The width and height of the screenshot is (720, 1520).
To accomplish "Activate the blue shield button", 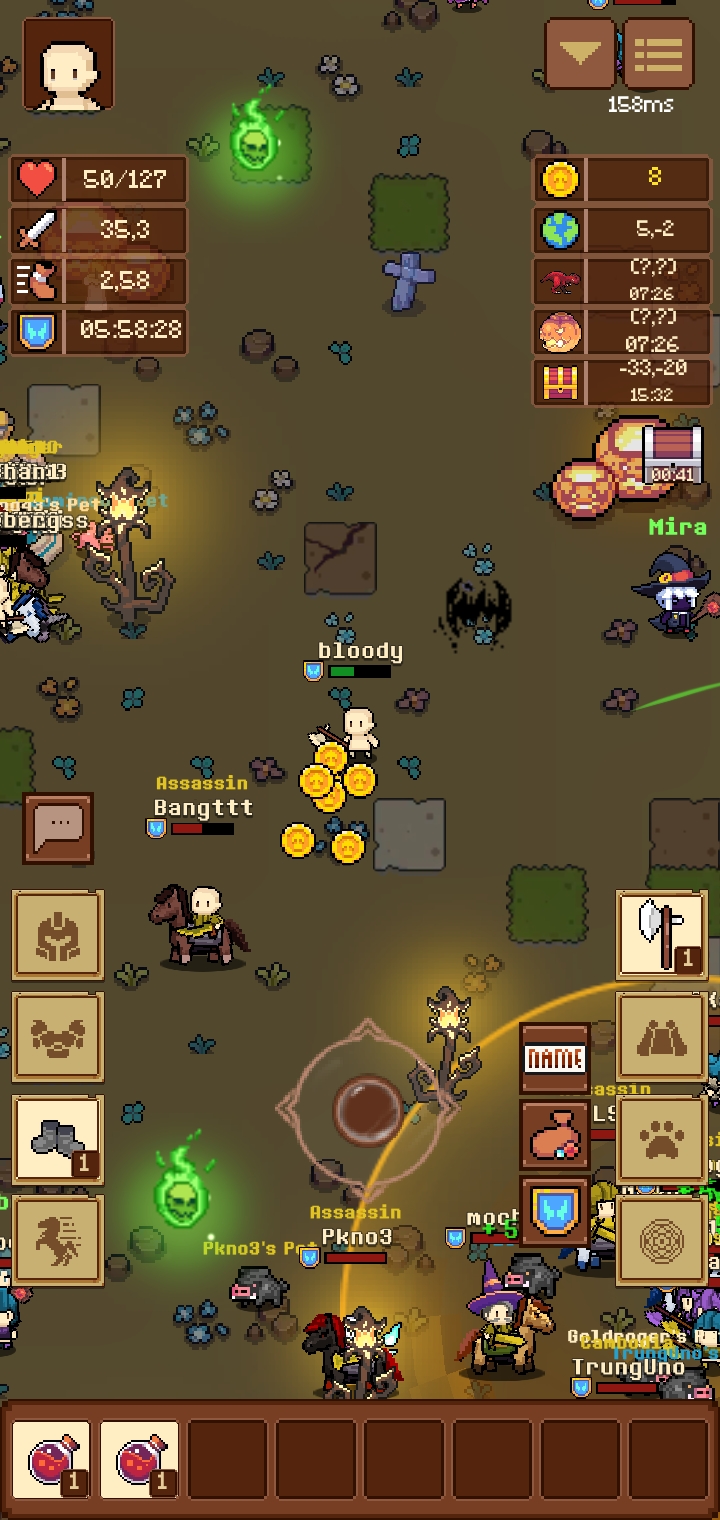I will [555, 1211].
